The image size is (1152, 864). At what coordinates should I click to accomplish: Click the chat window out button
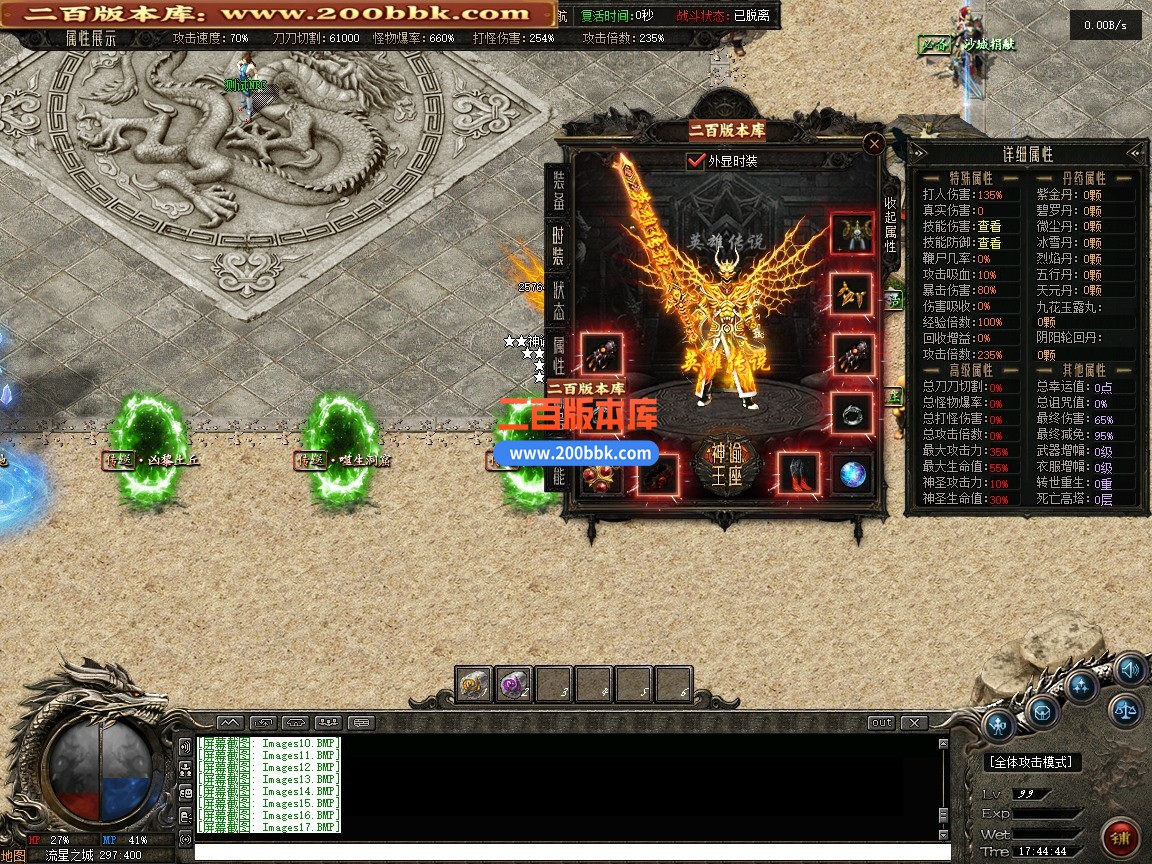coord(881,722)
